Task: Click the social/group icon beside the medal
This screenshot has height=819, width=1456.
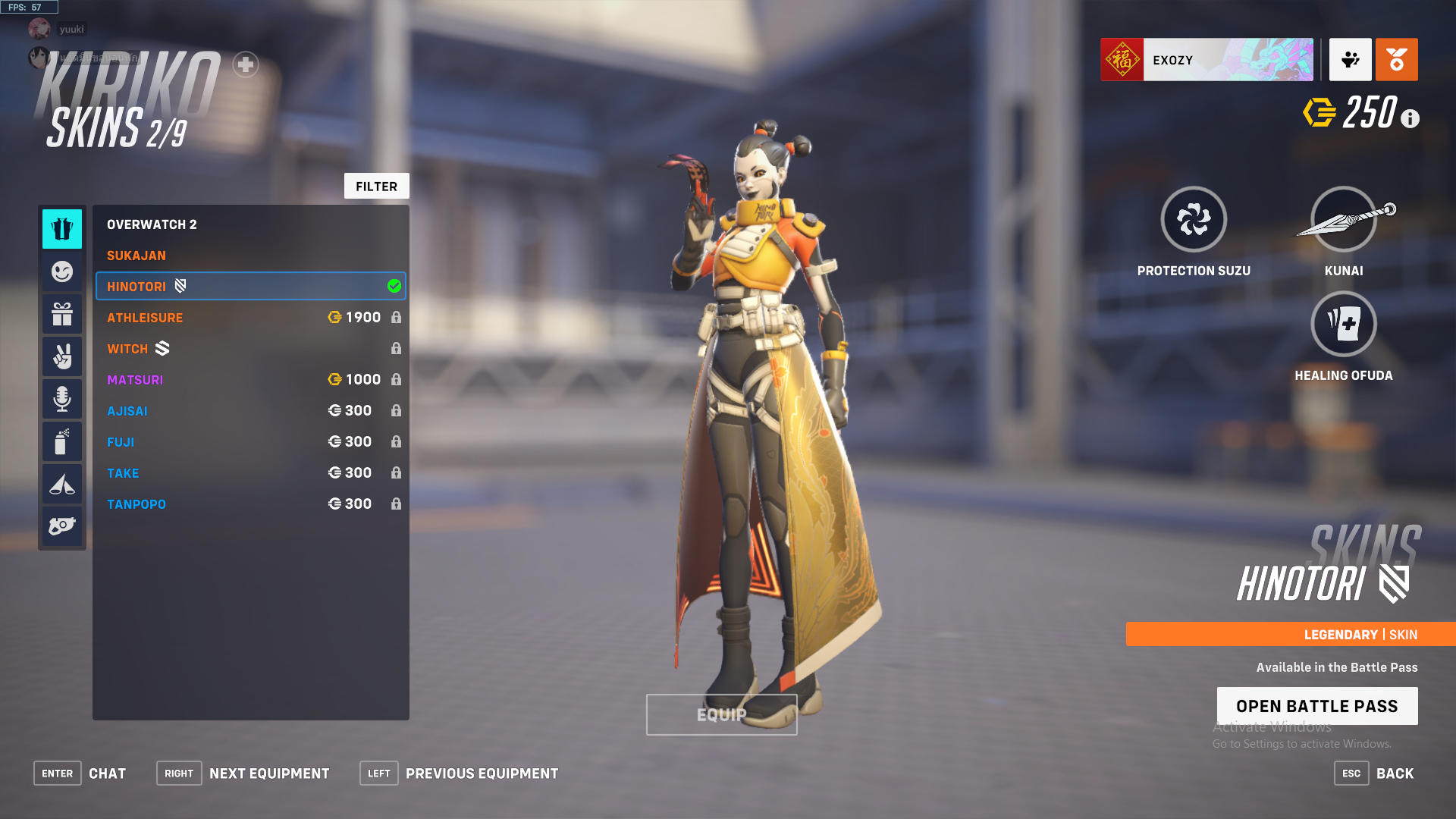Action: 1350,59
